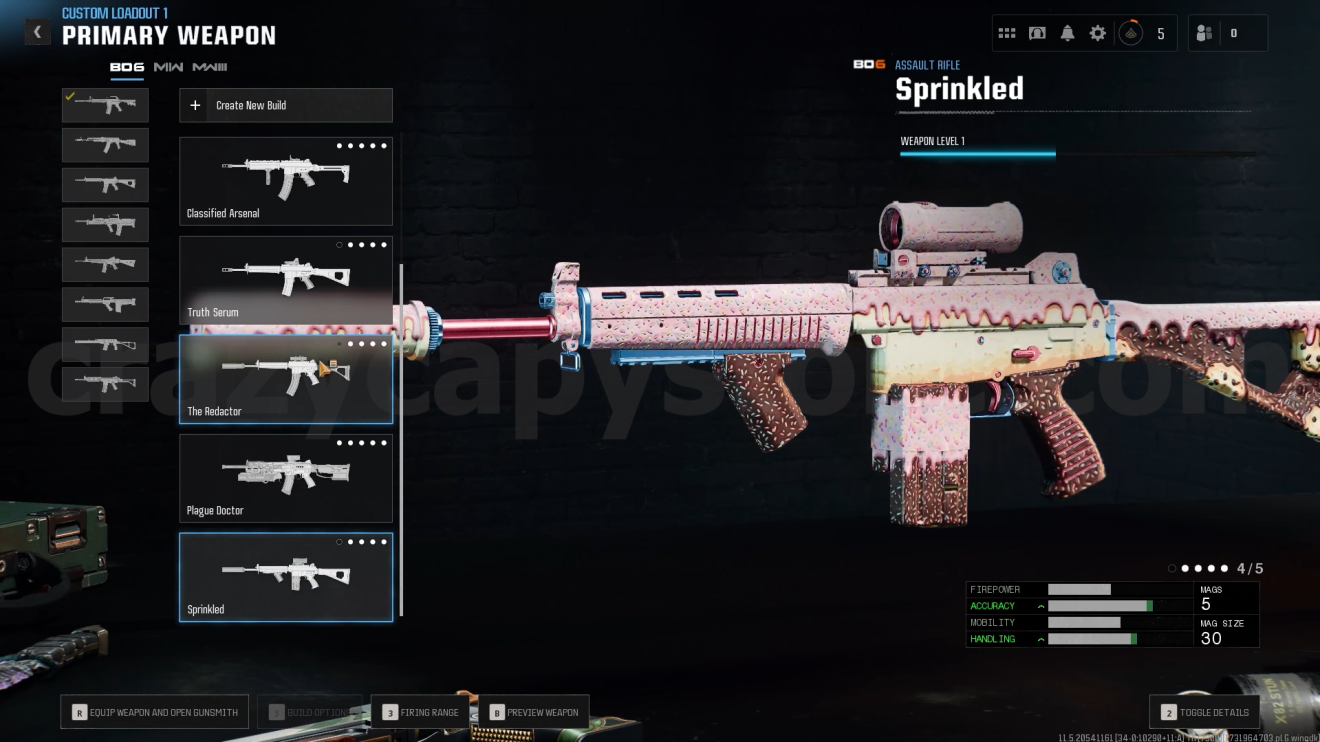Switch to the MW weapons tab
This screenshot has height=742, width=1320.
point(168,67)
